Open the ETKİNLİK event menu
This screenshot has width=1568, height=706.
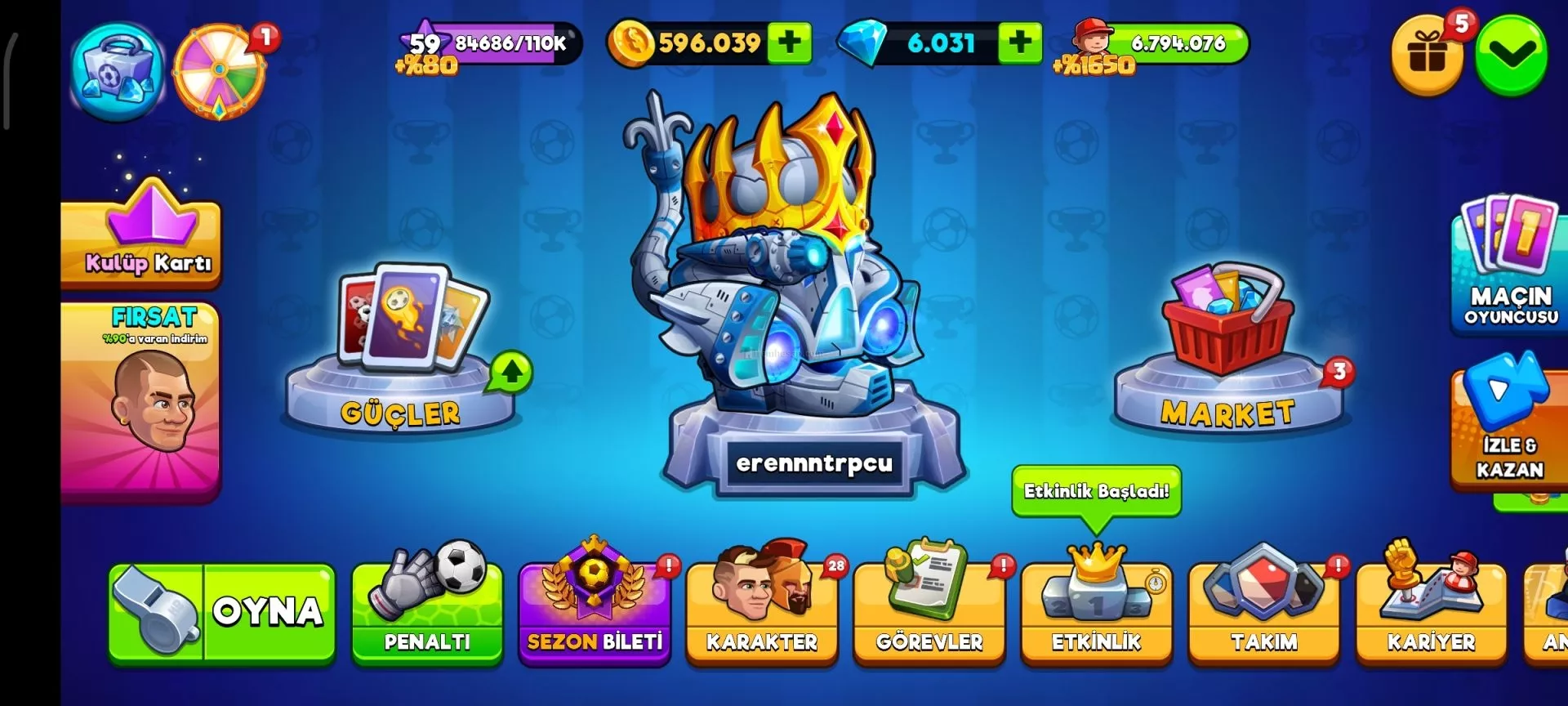pyautogui.click(x=1097, y=613)
